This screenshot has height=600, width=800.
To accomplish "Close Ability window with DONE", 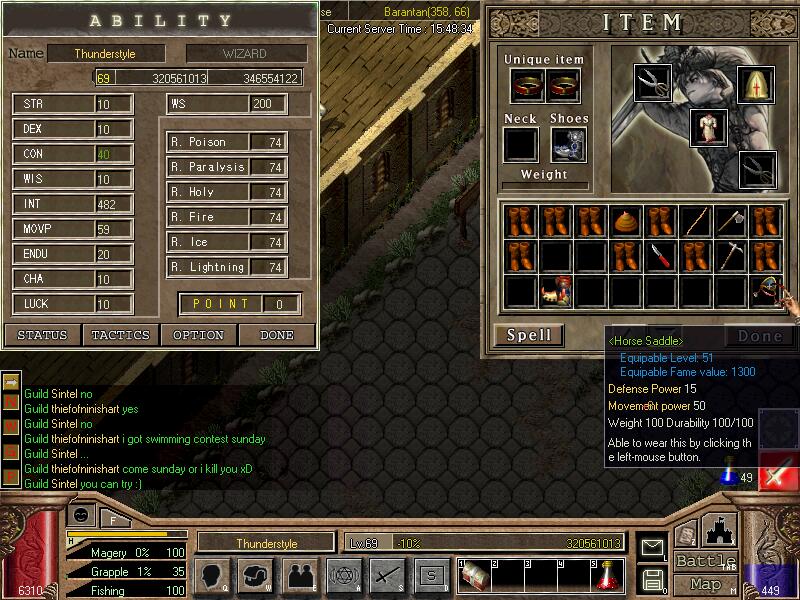I will pos(277,335).
